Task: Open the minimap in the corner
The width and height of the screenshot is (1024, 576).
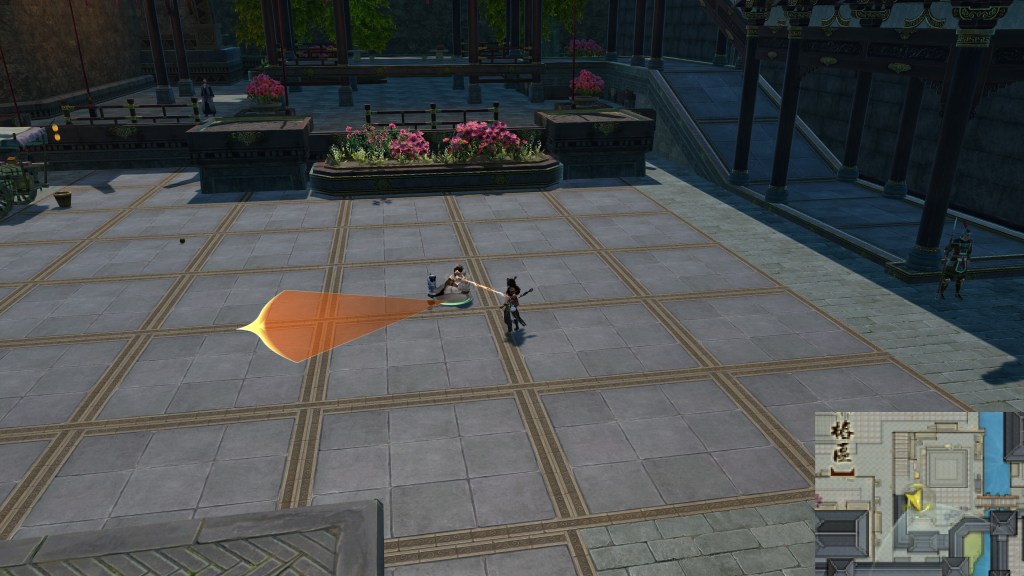Action: coord(918,493)
